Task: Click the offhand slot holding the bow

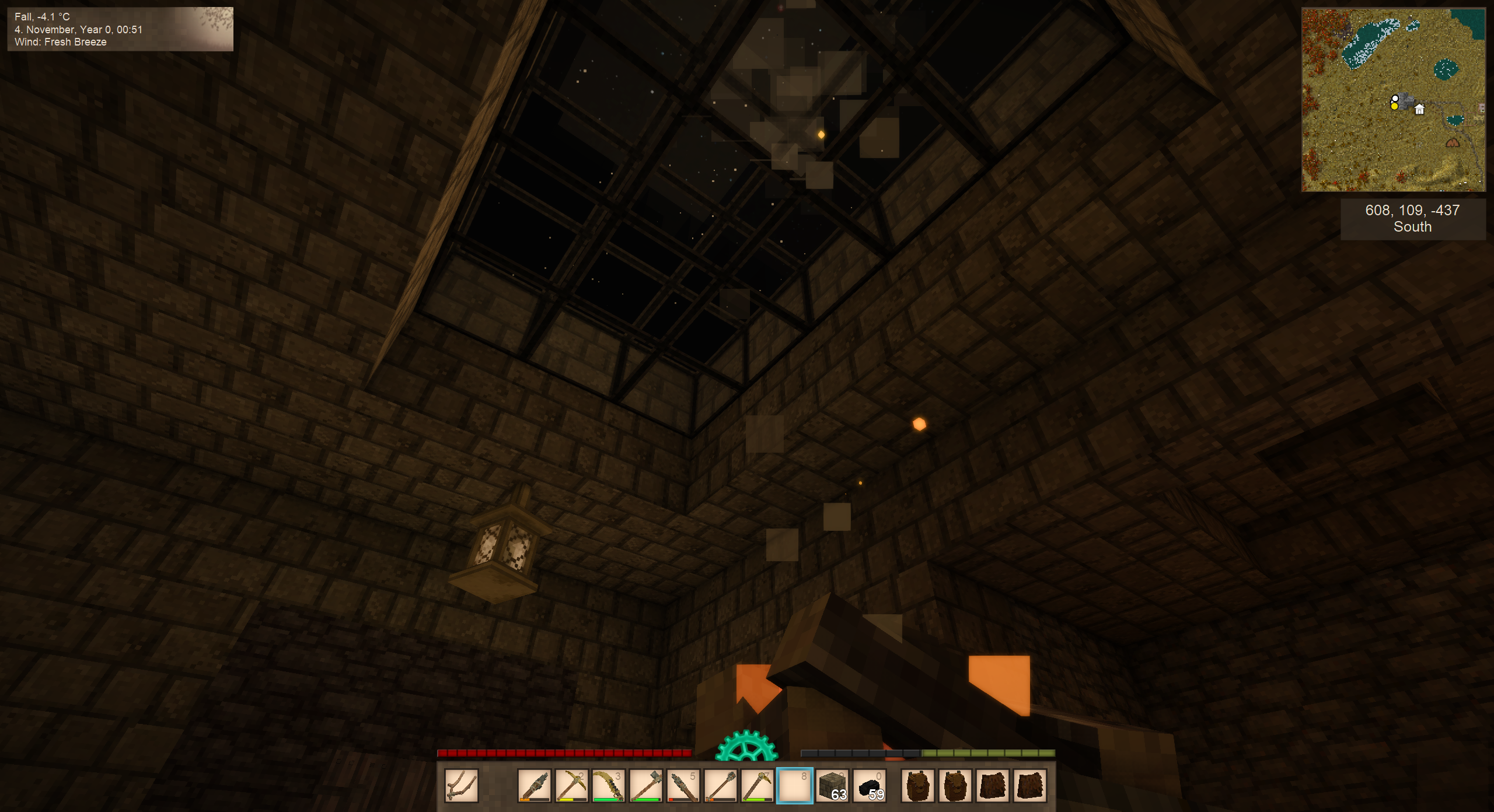Action: (461, 785)
